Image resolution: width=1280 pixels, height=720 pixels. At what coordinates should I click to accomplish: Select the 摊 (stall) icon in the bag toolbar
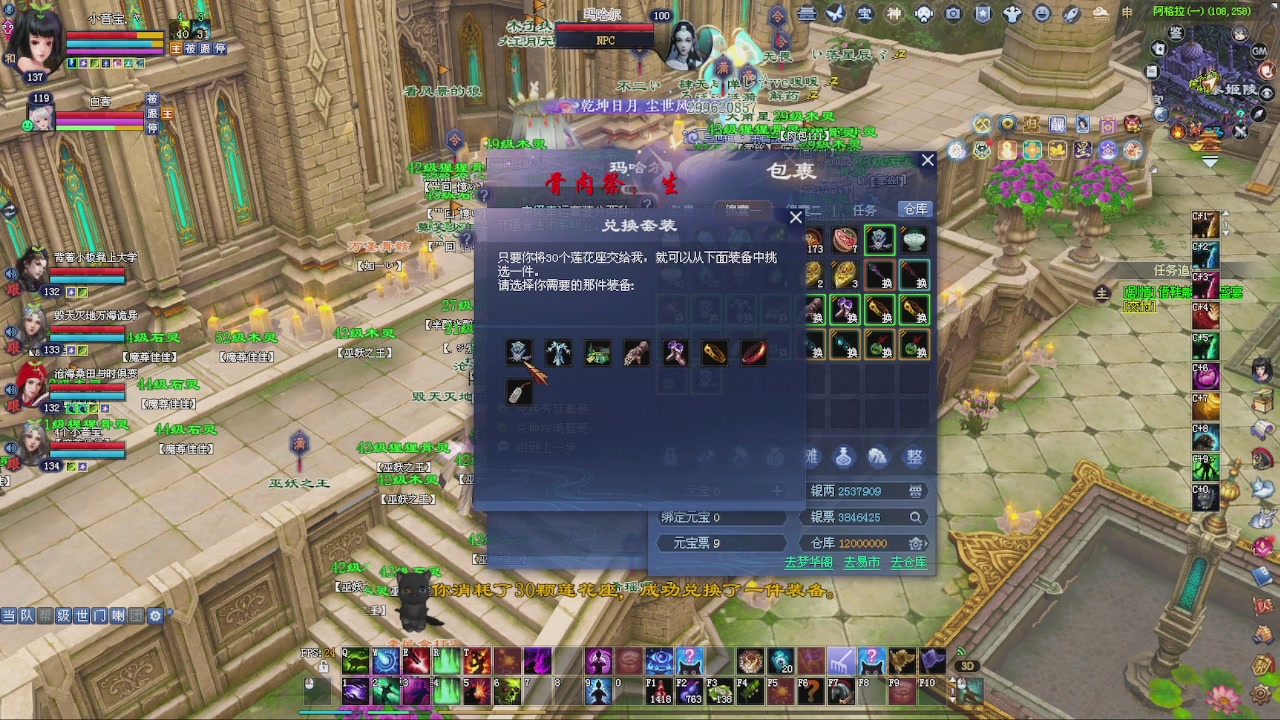pos(811,457)
